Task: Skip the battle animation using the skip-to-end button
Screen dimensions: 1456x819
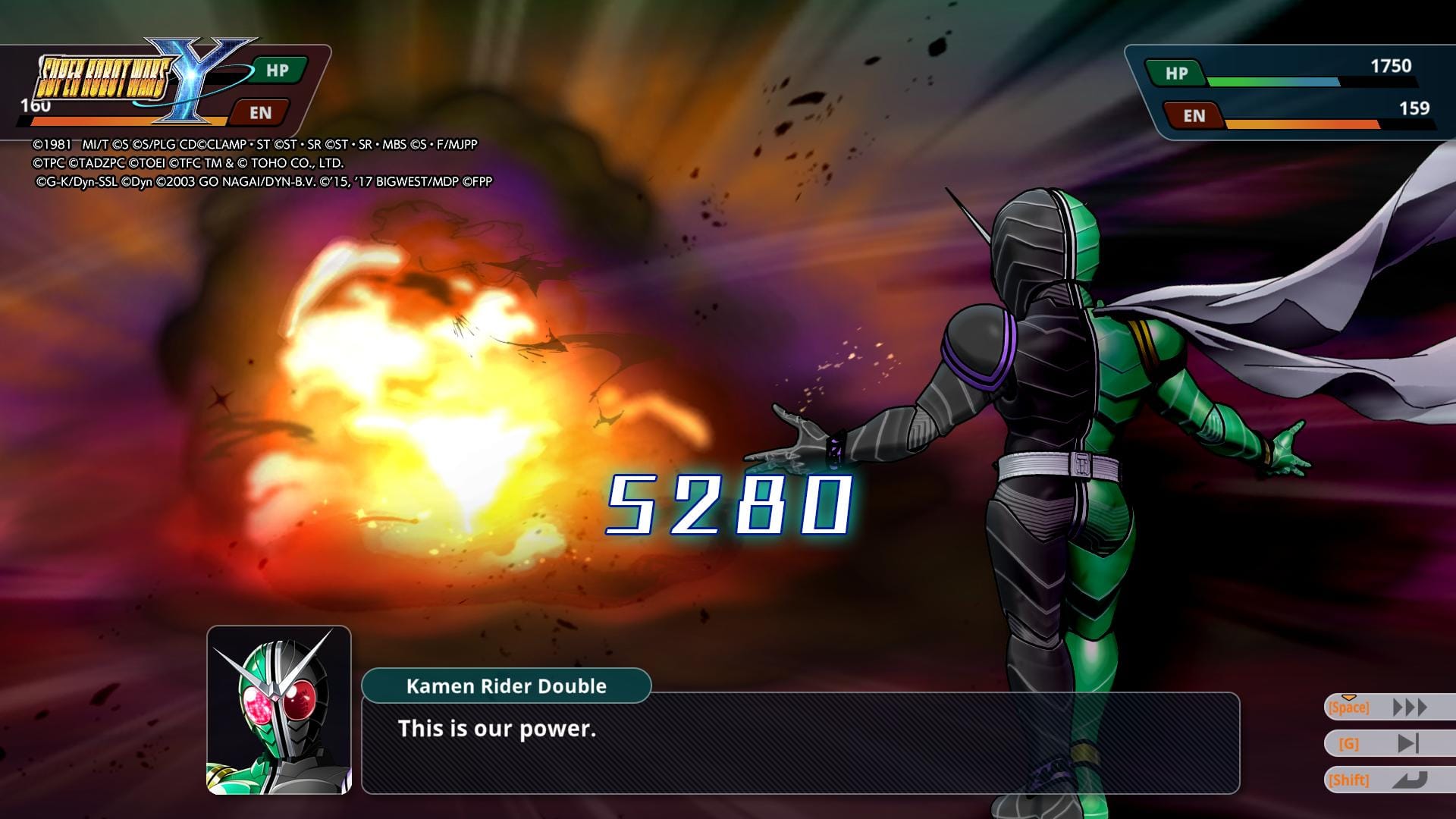Action: (x=1407, y=744)
